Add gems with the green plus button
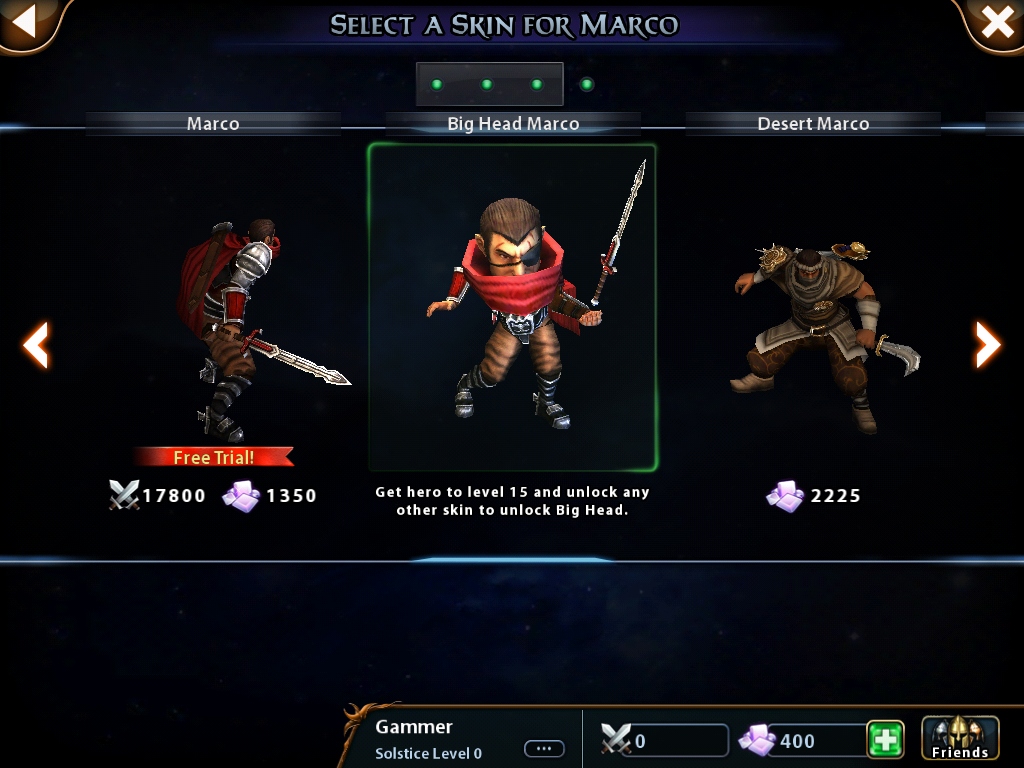This screenshot has width=1024, height=768. coord(885,740)
